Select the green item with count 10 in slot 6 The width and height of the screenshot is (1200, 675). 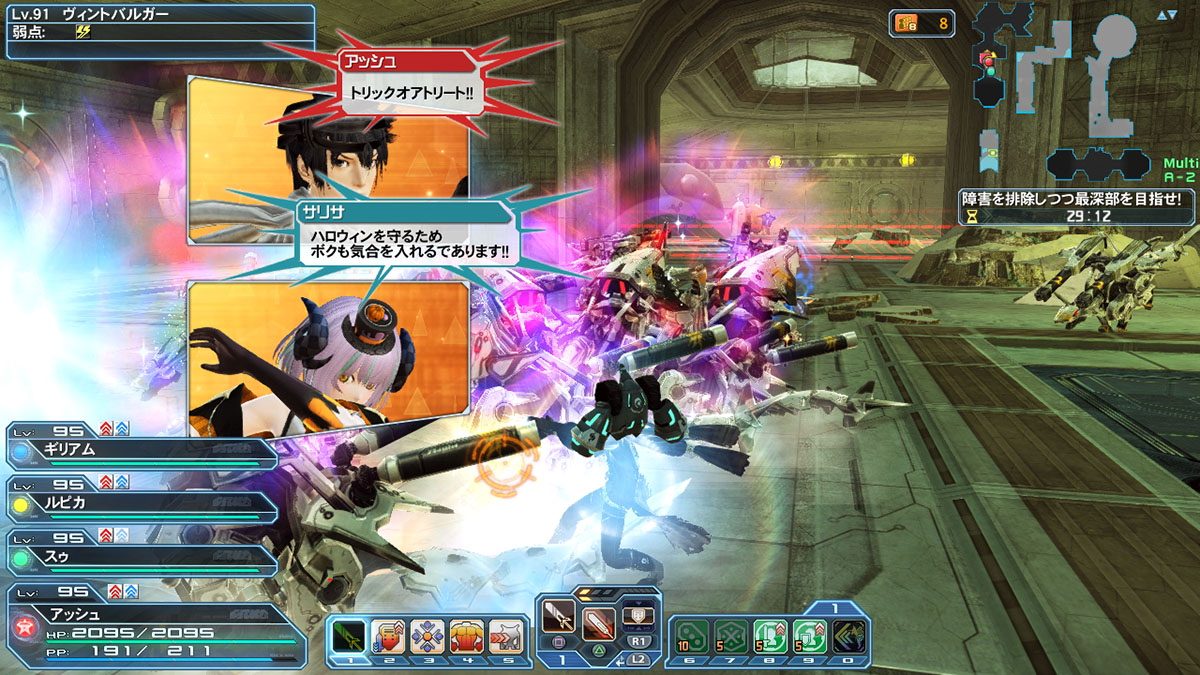[x=690, y=636]
